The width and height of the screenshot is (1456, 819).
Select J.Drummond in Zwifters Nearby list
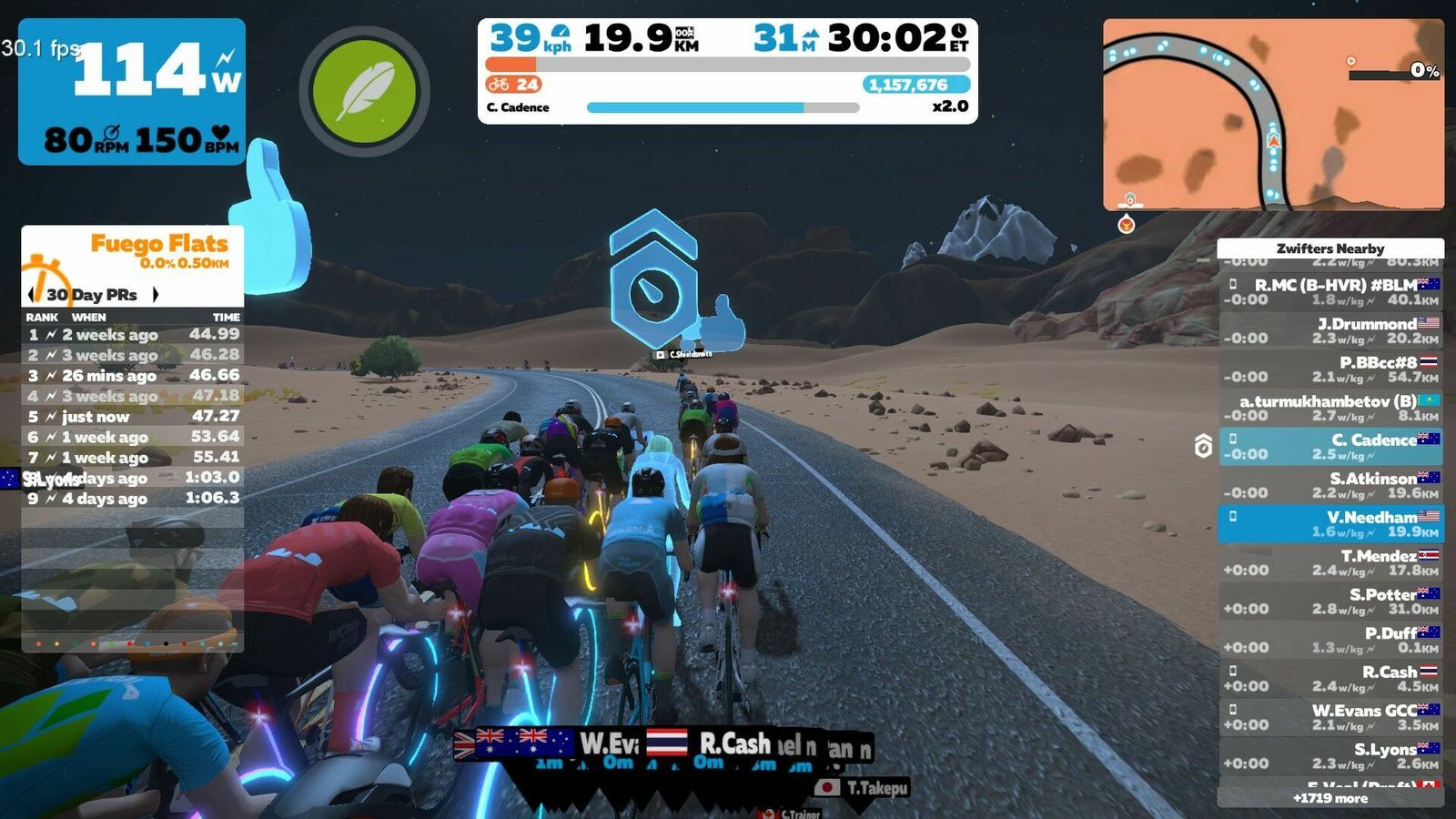(x=1330, y=330)
